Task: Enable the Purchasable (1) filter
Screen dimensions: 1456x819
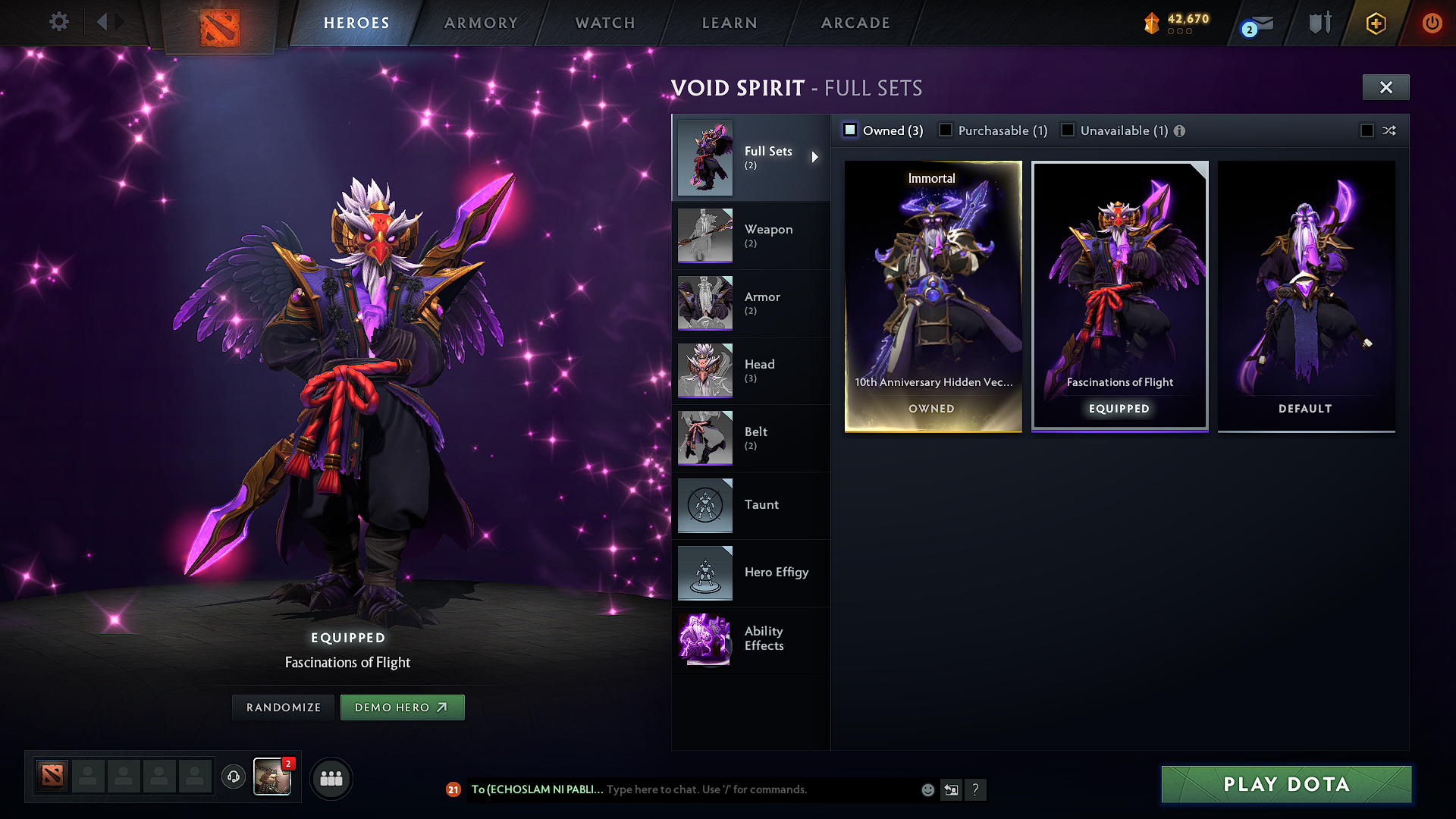Action: [946, 130]
